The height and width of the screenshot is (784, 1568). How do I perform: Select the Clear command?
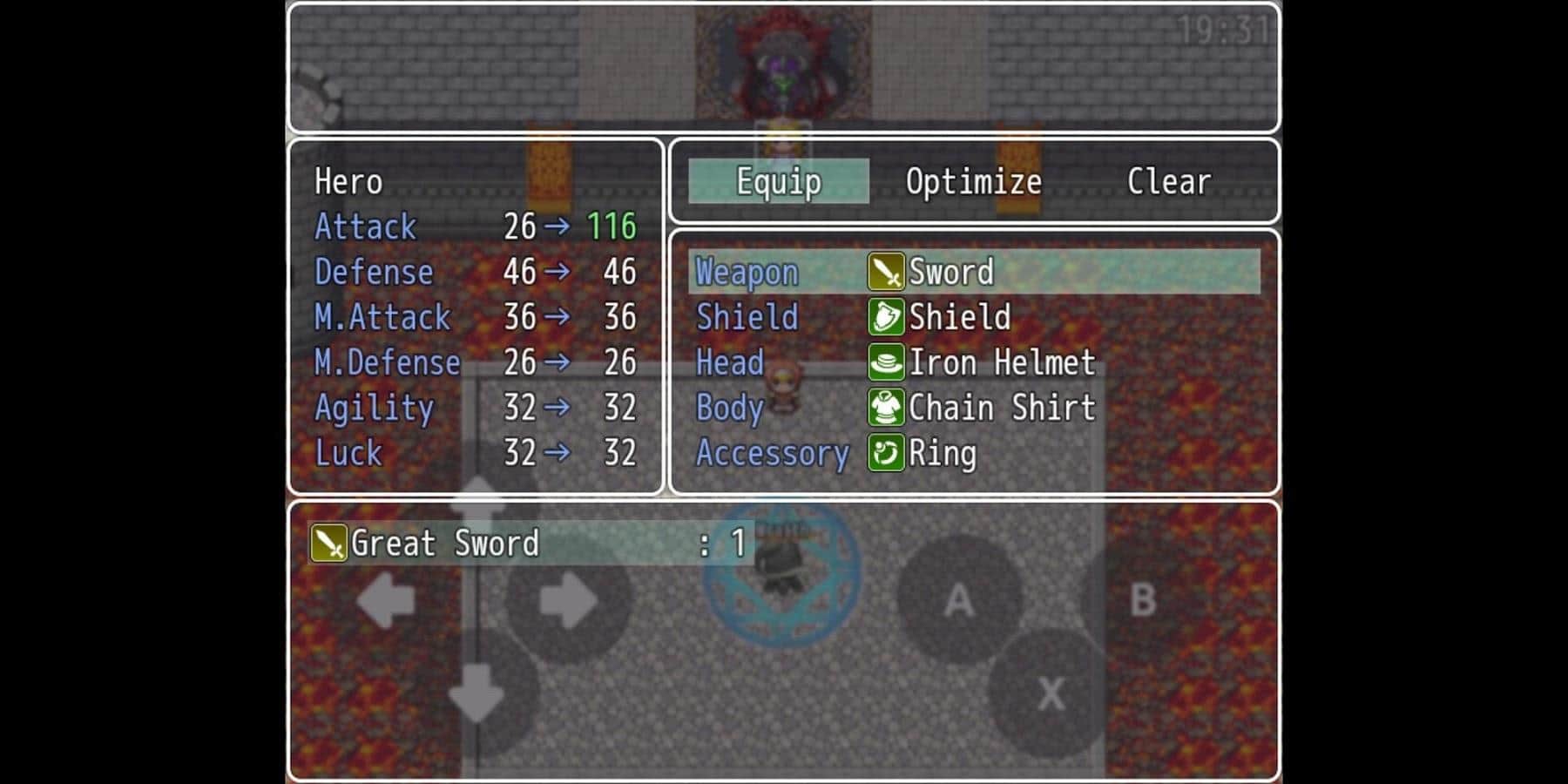click(1168, 181)
